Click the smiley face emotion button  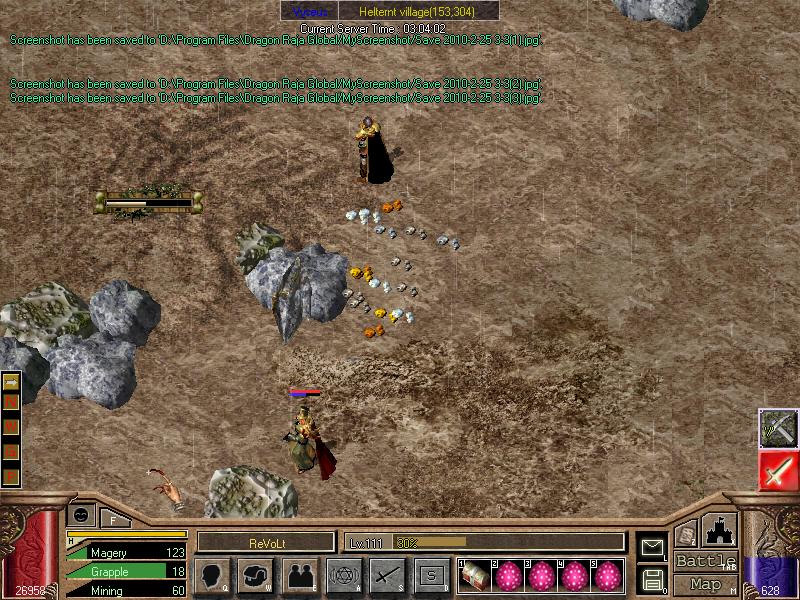point(82,515)
